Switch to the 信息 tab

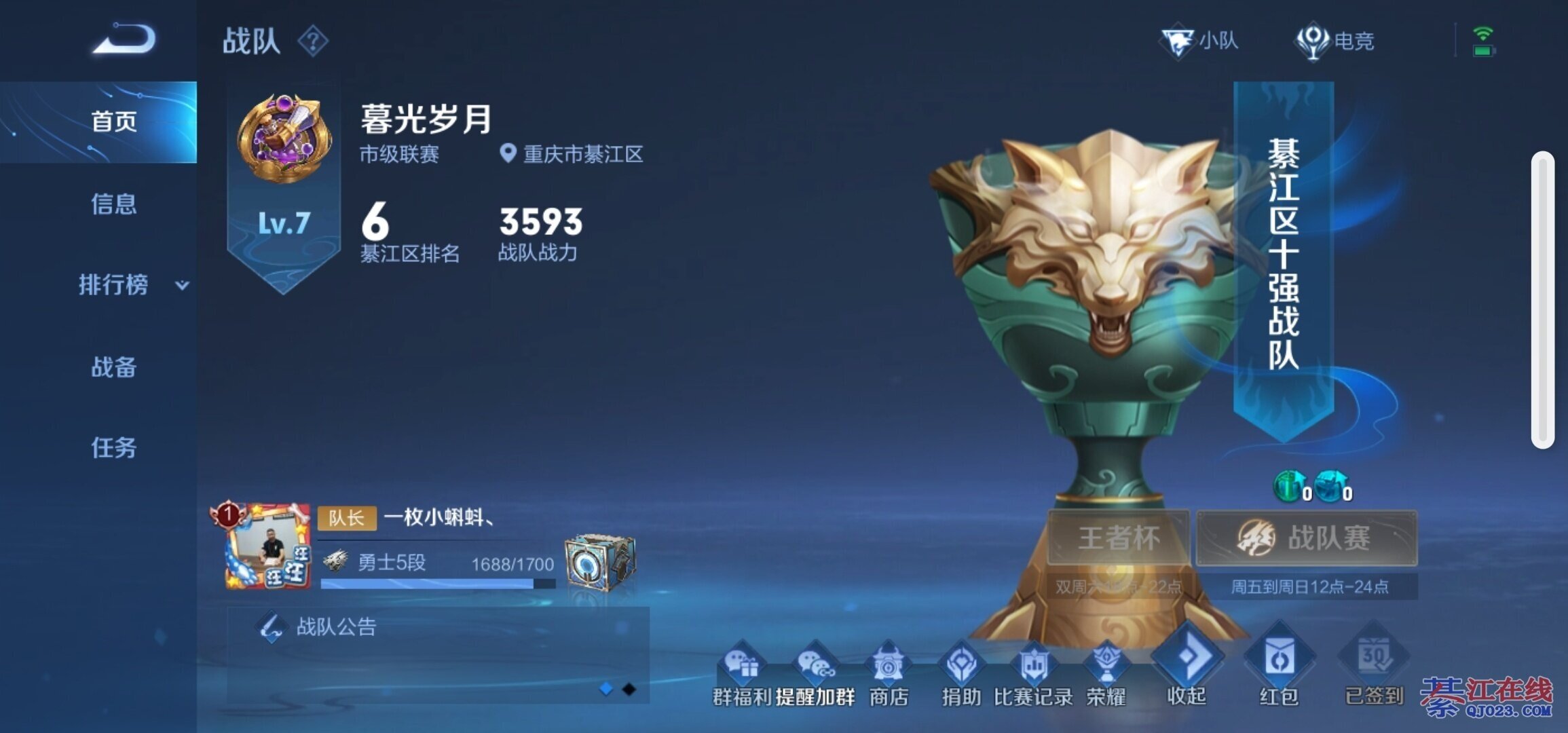113,204
